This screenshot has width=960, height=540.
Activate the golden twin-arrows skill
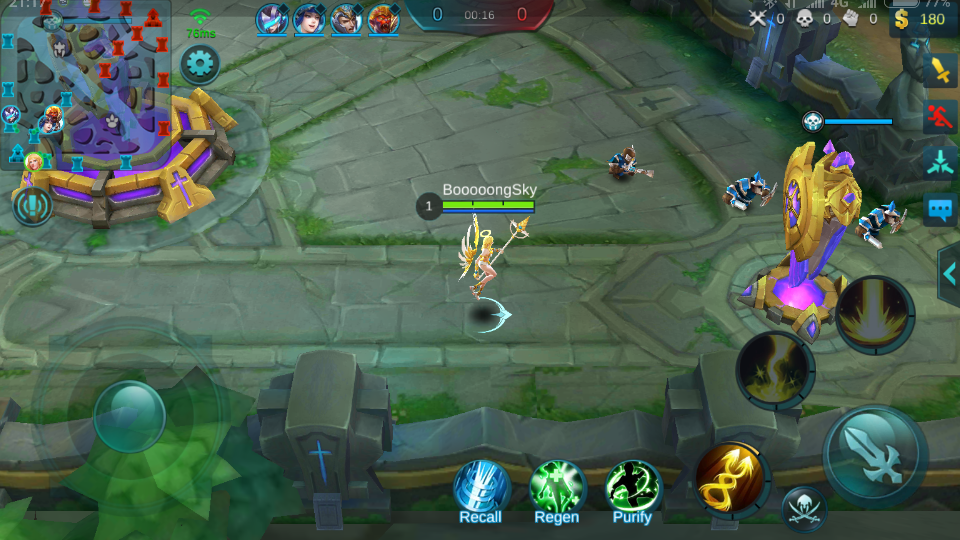click(x=731, y=478)
